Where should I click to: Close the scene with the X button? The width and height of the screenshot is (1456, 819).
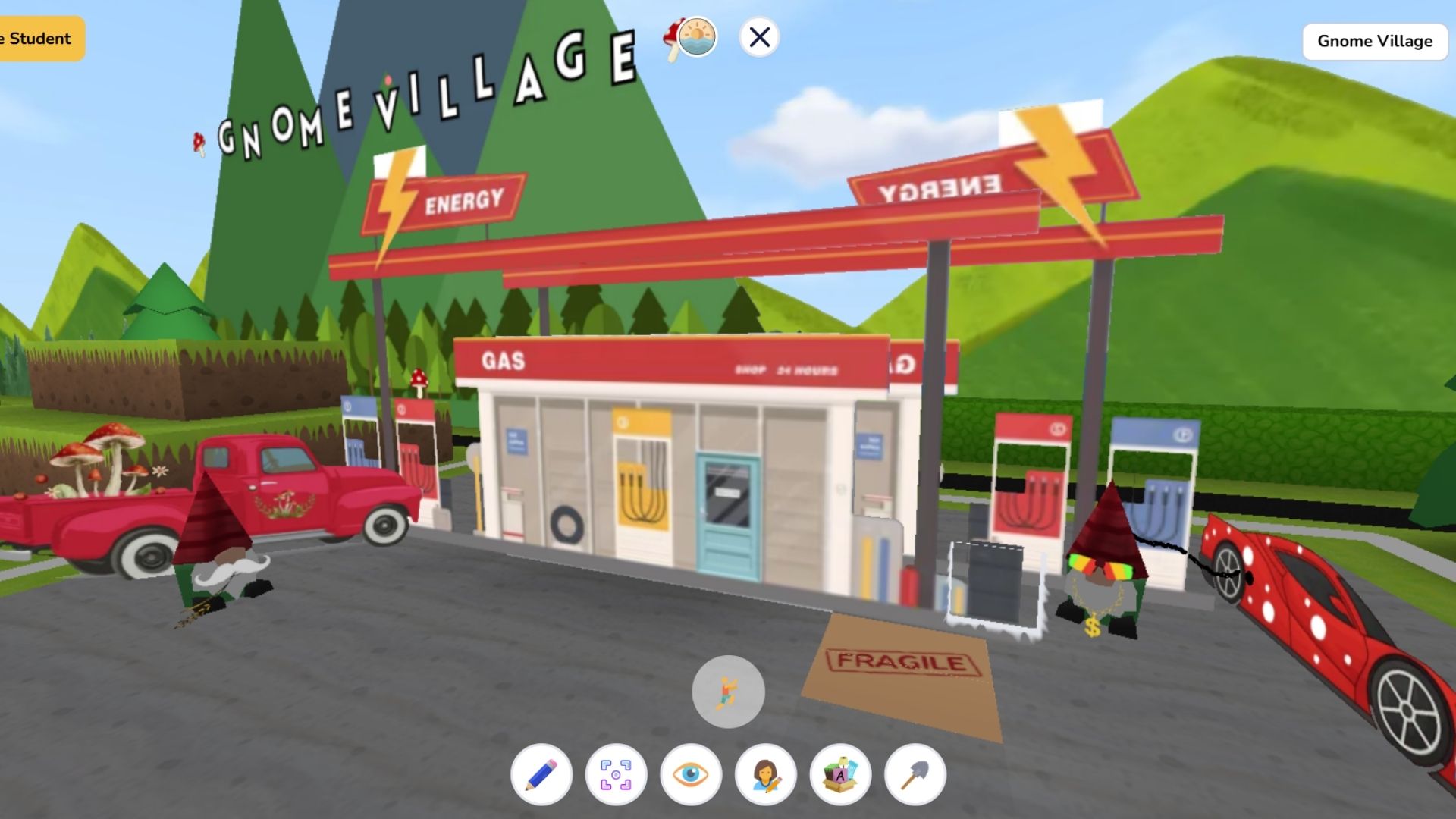tap(759, 36)
